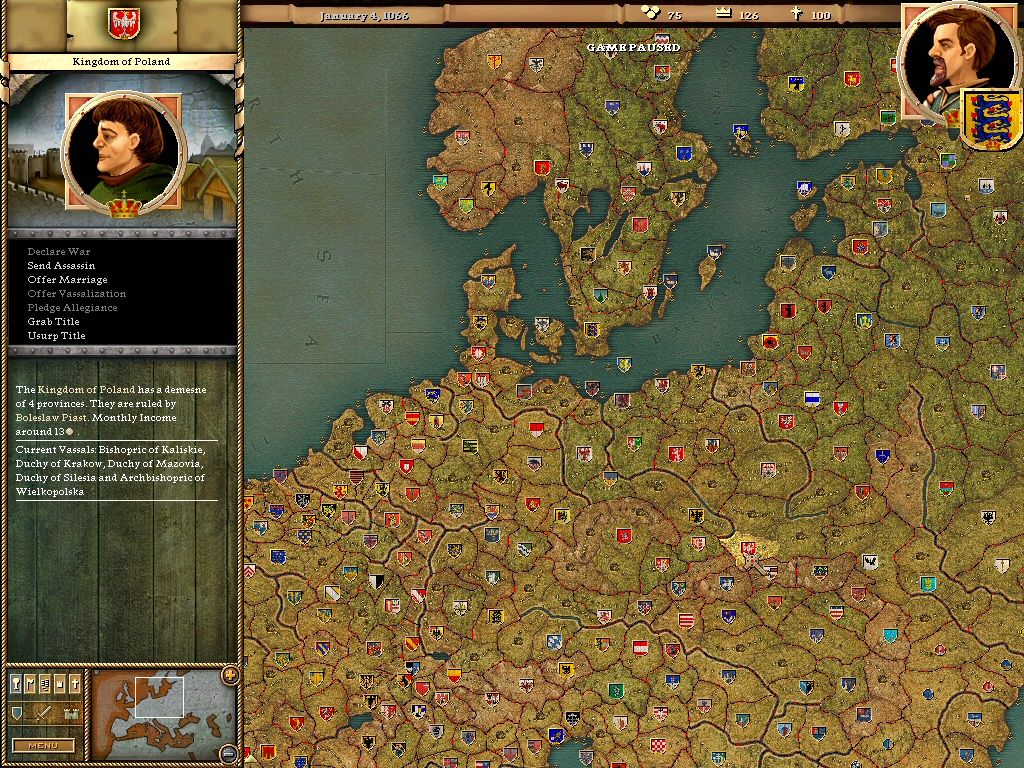This screenshot has height=768, width=1024.
Task: Switch to the flag map mode
Action: click(x=31, y=684)
